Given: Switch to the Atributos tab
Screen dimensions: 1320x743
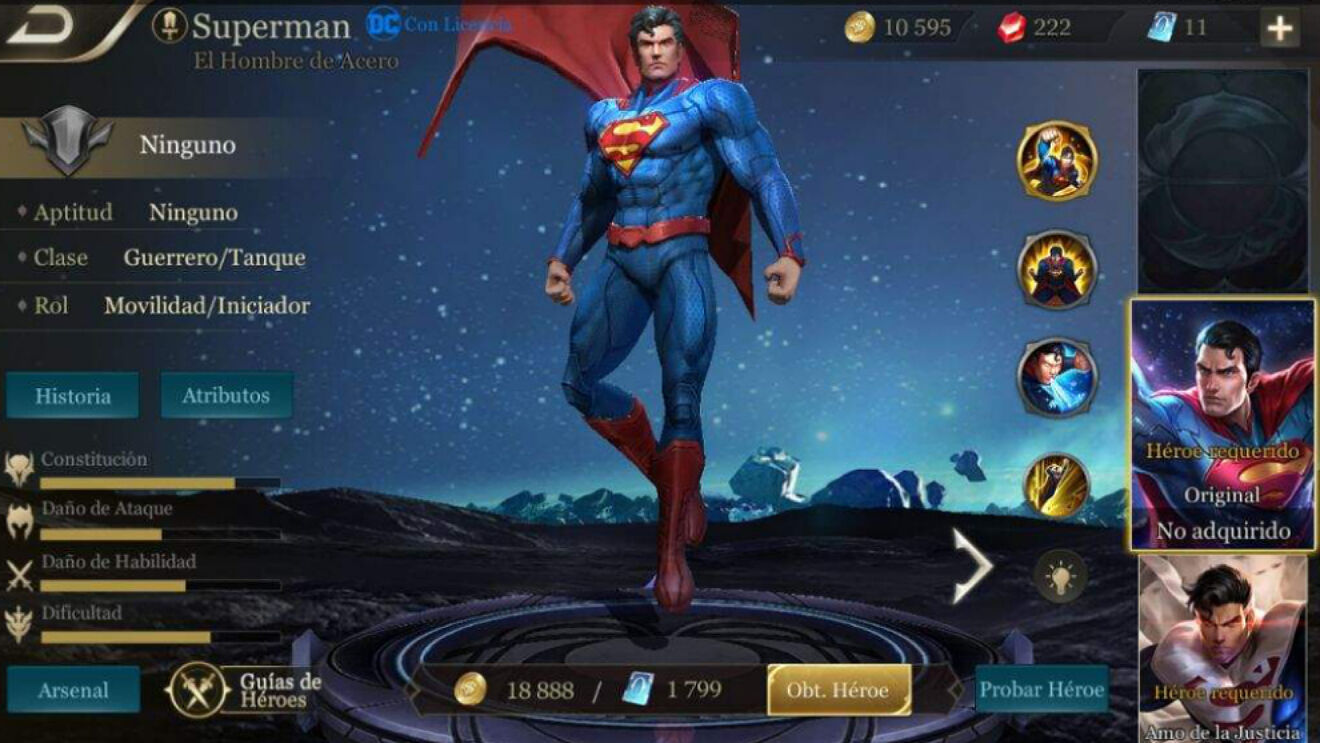Looking at the screenshot, I should click(x=225, y=395).
